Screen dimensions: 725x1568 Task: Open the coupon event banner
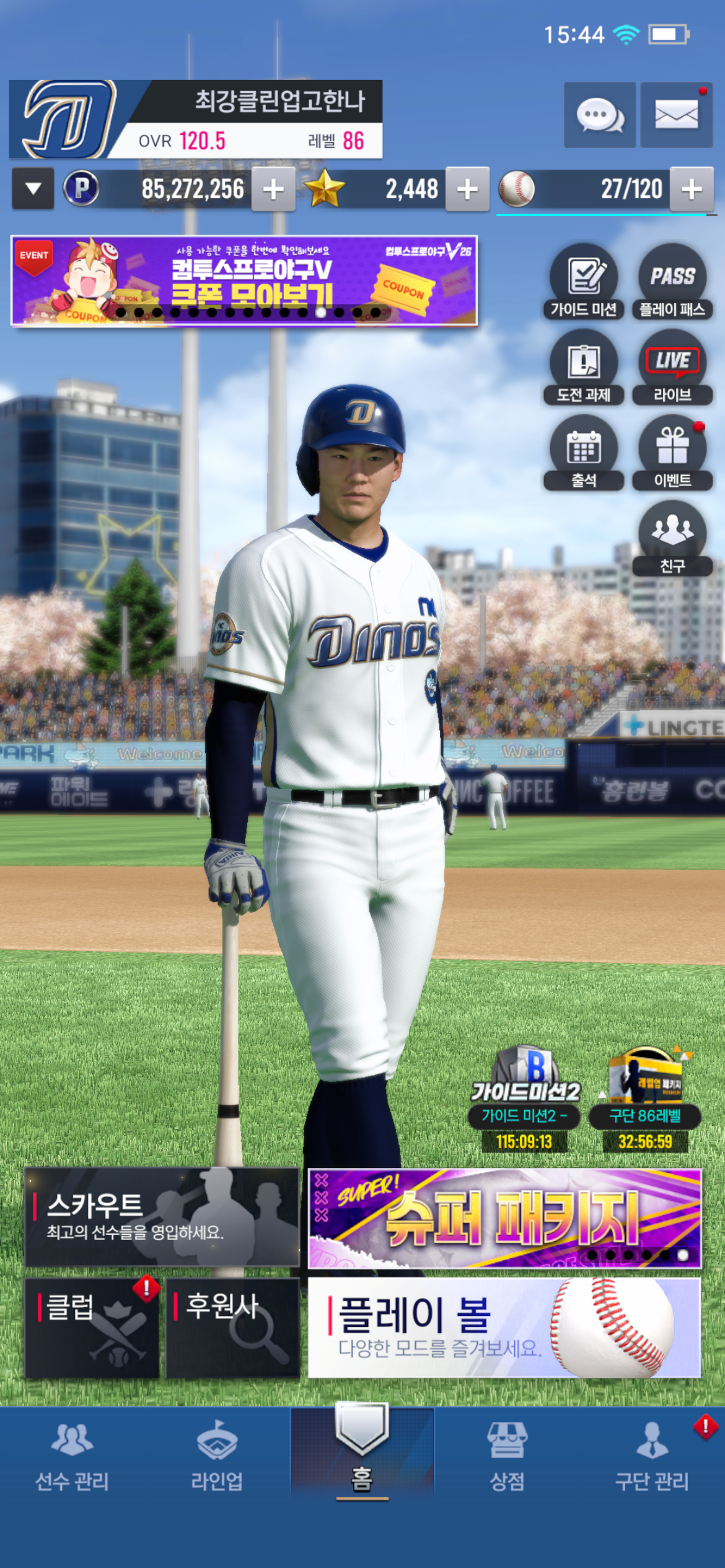pos(244,281)
